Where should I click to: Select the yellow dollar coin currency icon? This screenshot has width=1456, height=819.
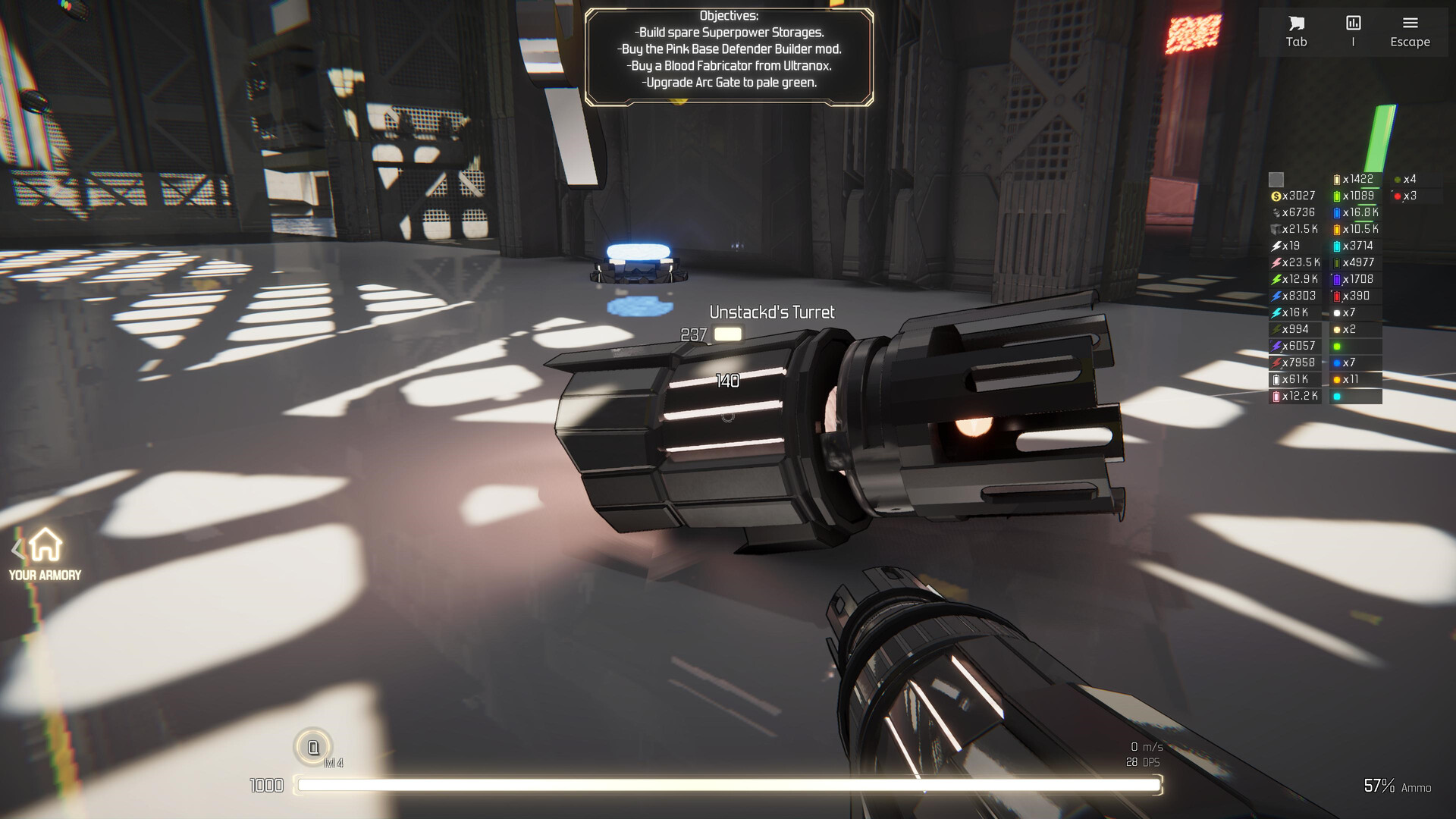tap(1276, 196)
